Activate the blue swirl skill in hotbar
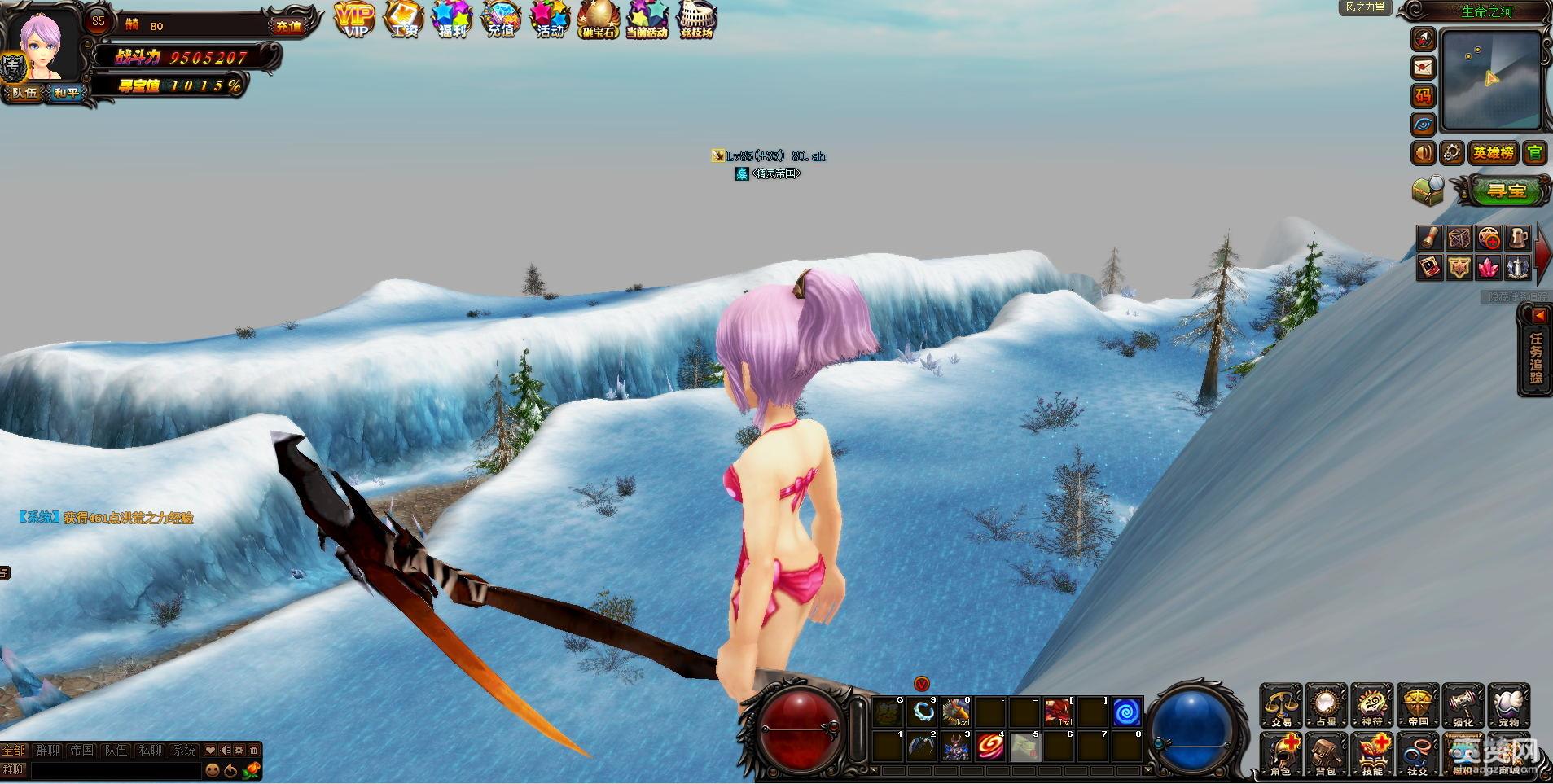This screenshot has height=784, width=1553. click(1127, 712)
